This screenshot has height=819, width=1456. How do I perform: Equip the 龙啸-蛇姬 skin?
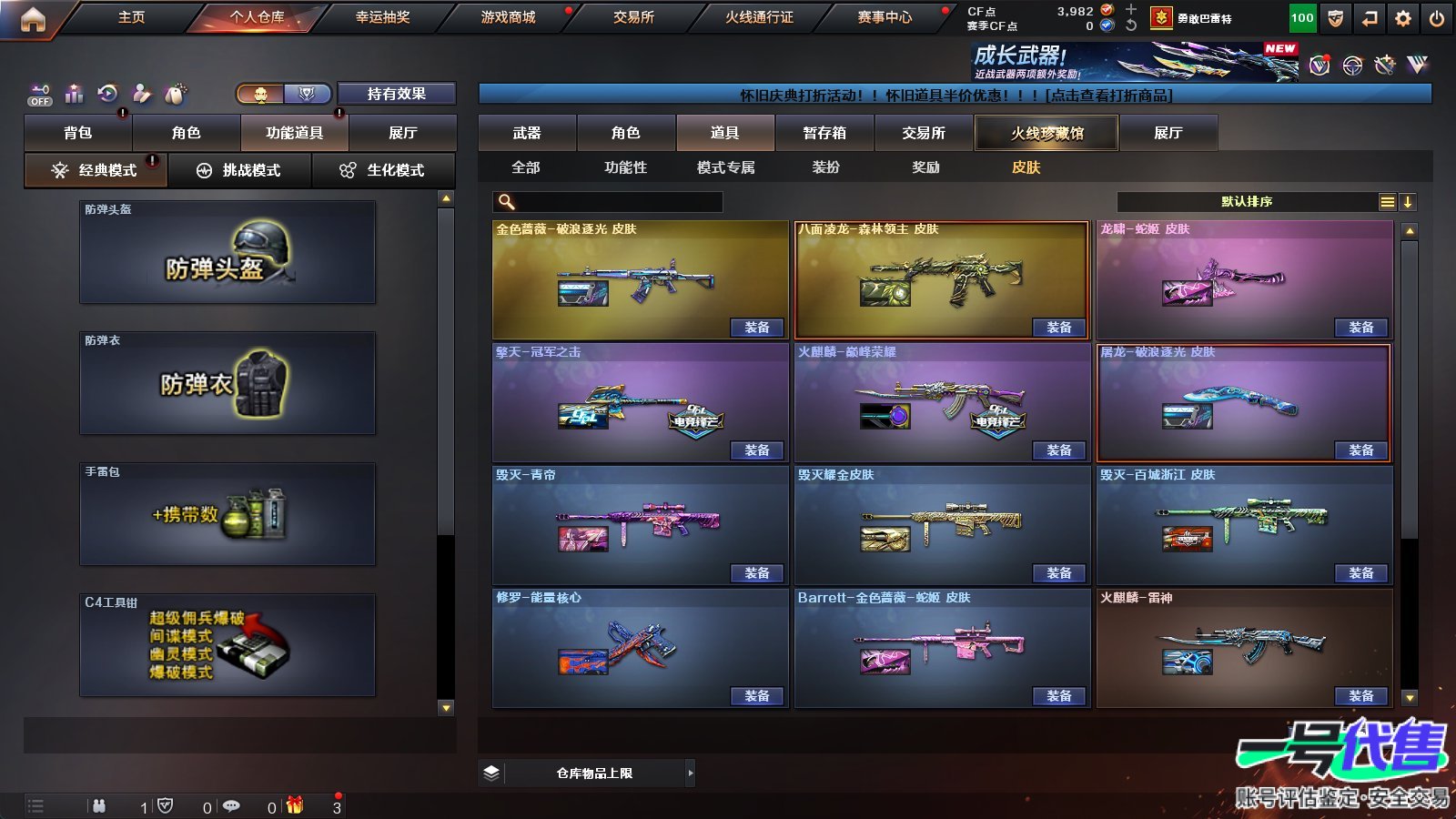pyautogui.click(x=1360, y=328)
